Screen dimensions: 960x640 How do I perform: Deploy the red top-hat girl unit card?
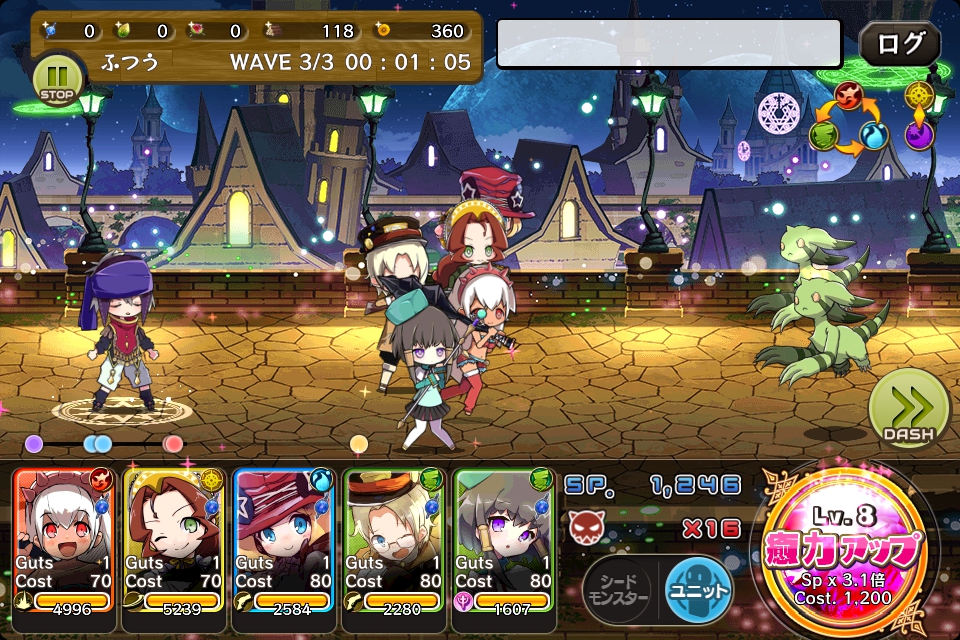pyautogui.click(x=284, y=548)
